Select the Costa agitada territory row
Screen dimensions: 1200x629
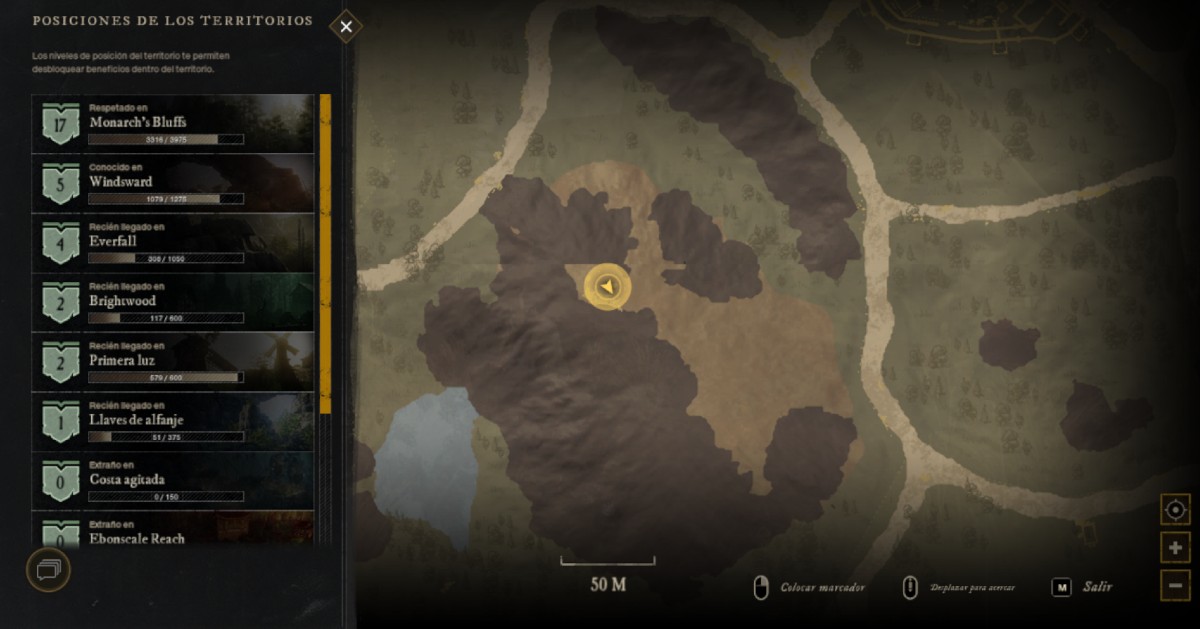173,480
